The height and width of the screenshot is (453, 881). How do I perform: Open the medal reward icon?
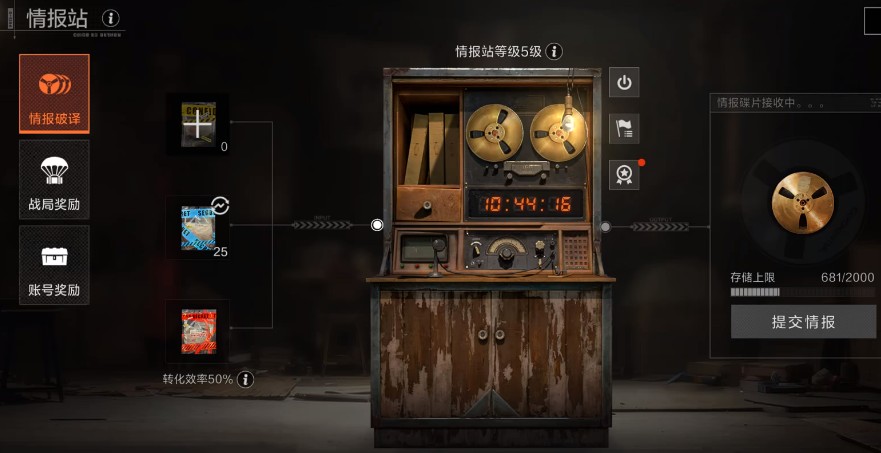(624, 174)
